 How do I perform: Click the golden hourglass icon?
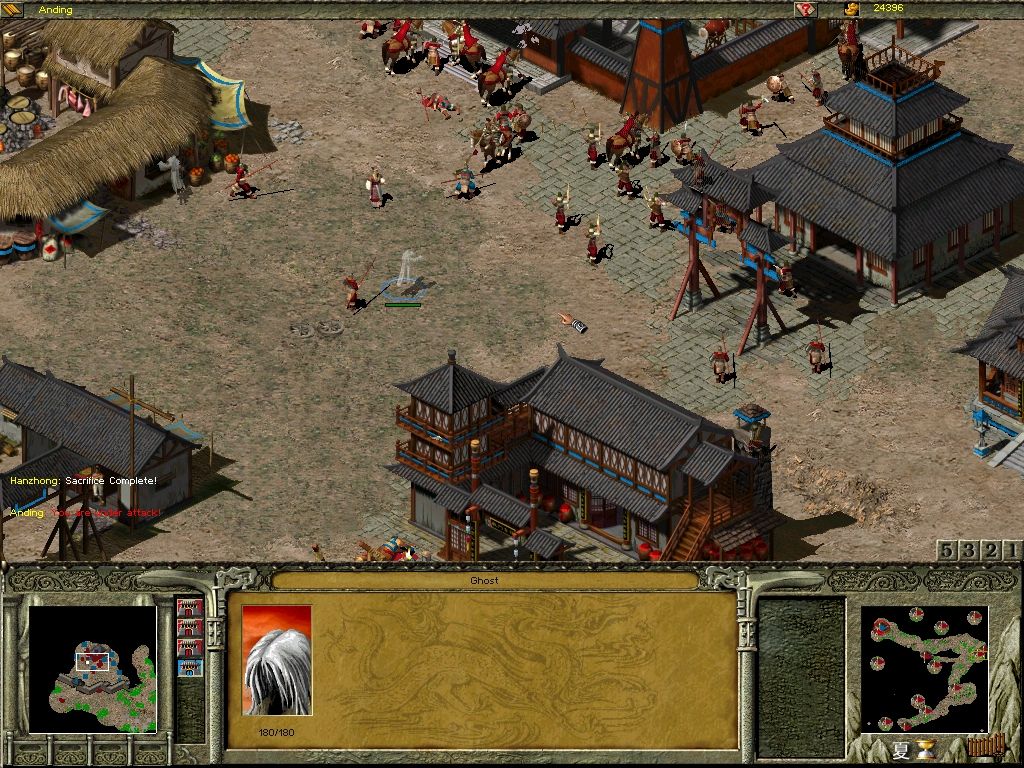tap(928, 749)
